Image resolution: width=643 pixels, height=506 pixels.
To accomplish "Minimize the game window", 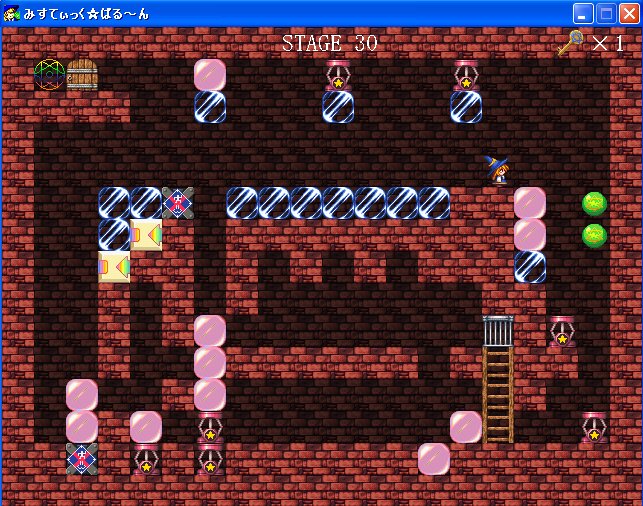I will coord(583,13).
